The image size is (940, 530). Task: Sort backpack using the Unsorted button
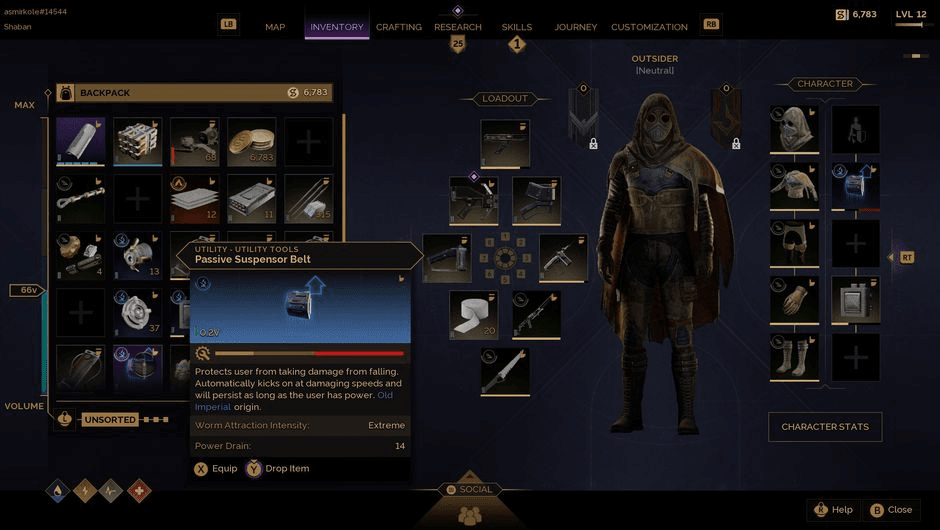109,420
